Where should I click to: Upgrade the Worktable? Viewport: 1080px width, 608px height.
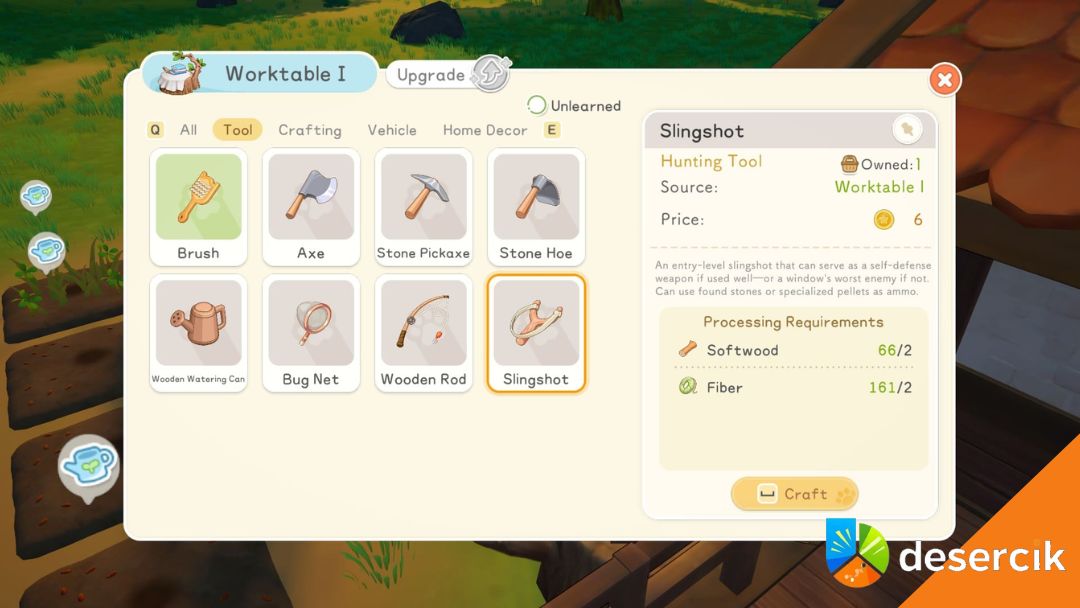tap(448, 75)
